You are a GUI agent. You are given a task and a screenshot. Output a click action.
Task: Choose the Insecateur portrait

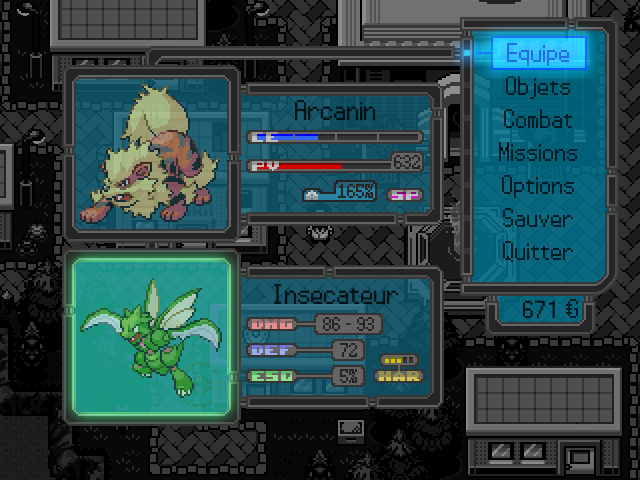tap(152, 337)
